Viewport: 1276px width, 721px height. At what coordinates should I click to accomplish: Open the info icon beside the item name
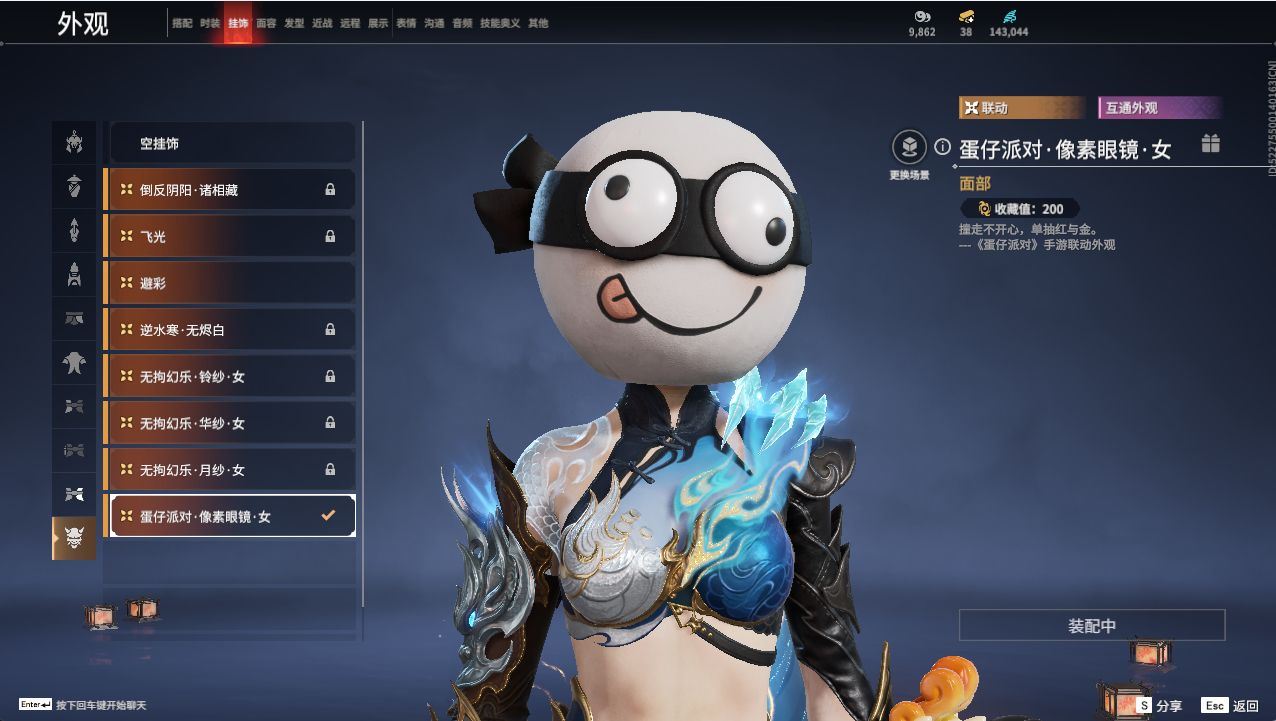click(x=942, y=147)
